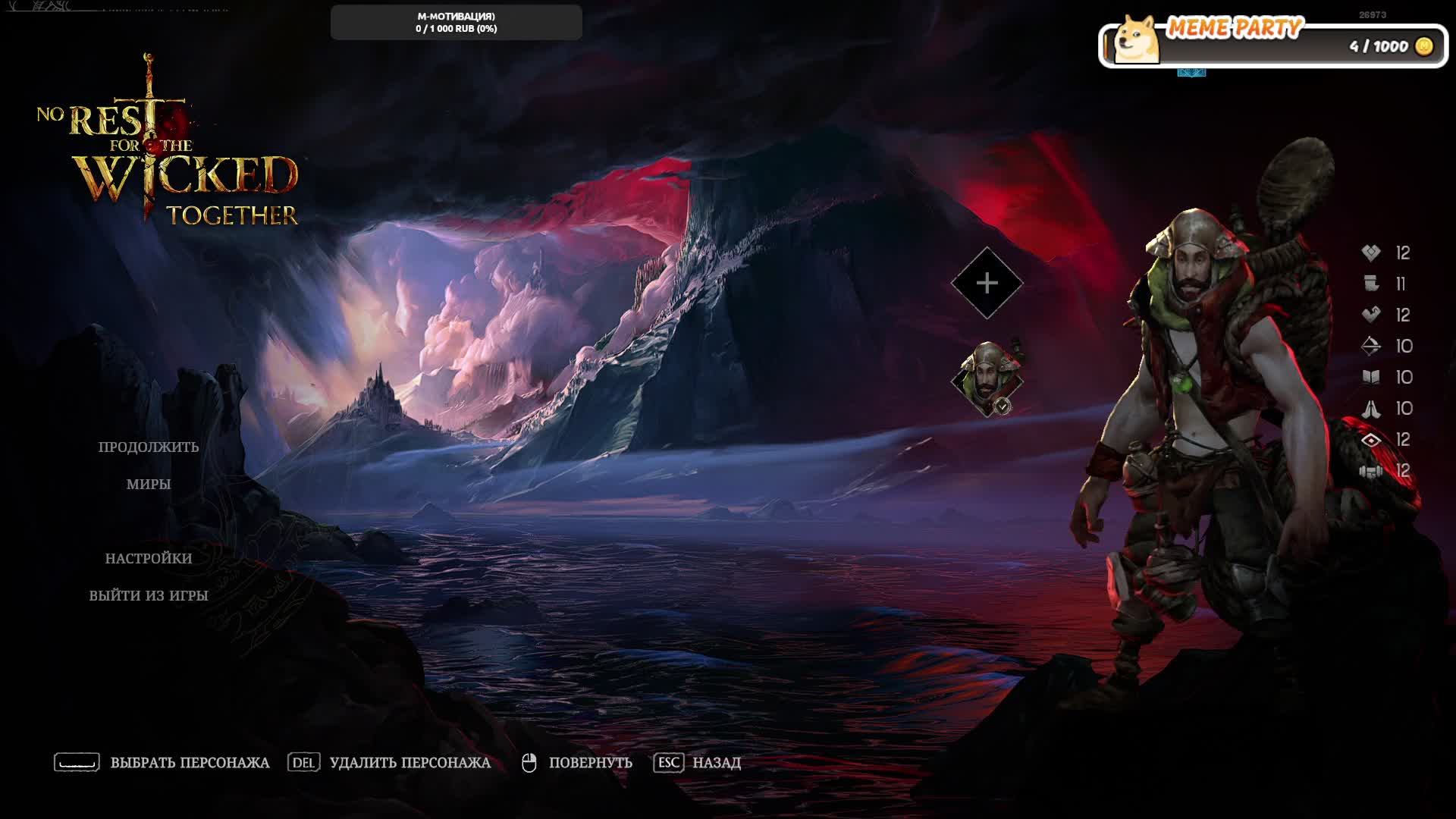Choose Продолжить to continue the game

pos(149,447)
